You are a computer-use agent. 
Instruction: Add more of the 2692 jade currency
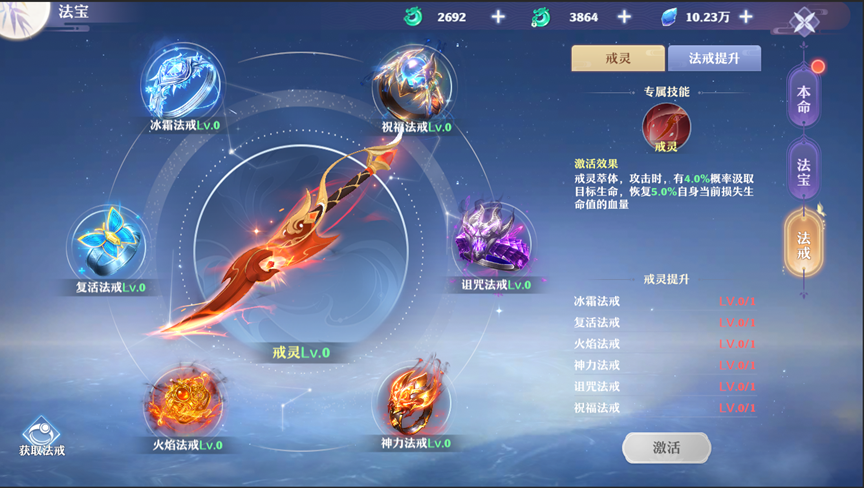(498, 17)
